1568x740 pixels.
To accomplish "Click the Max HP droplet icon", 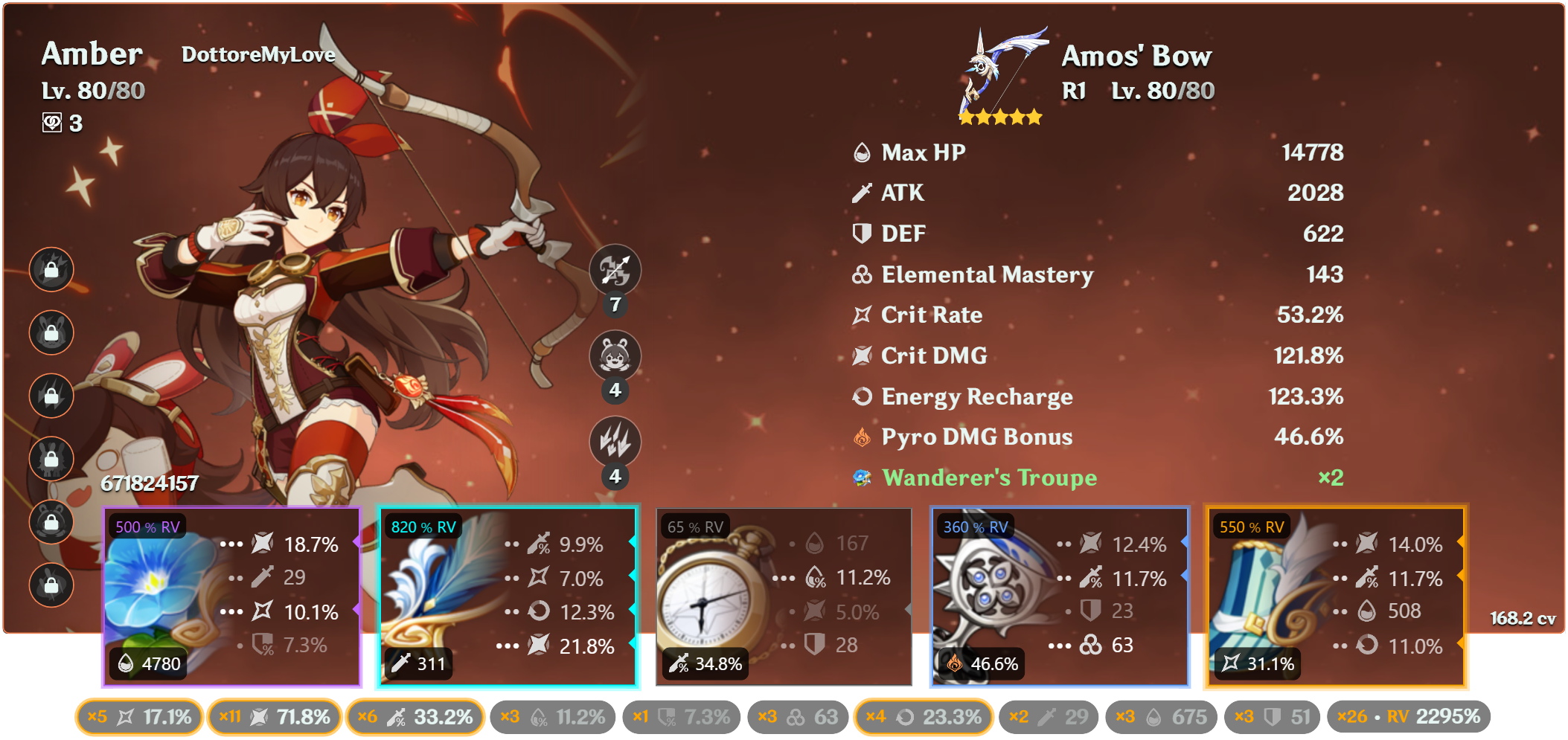I will coord(861,152).
